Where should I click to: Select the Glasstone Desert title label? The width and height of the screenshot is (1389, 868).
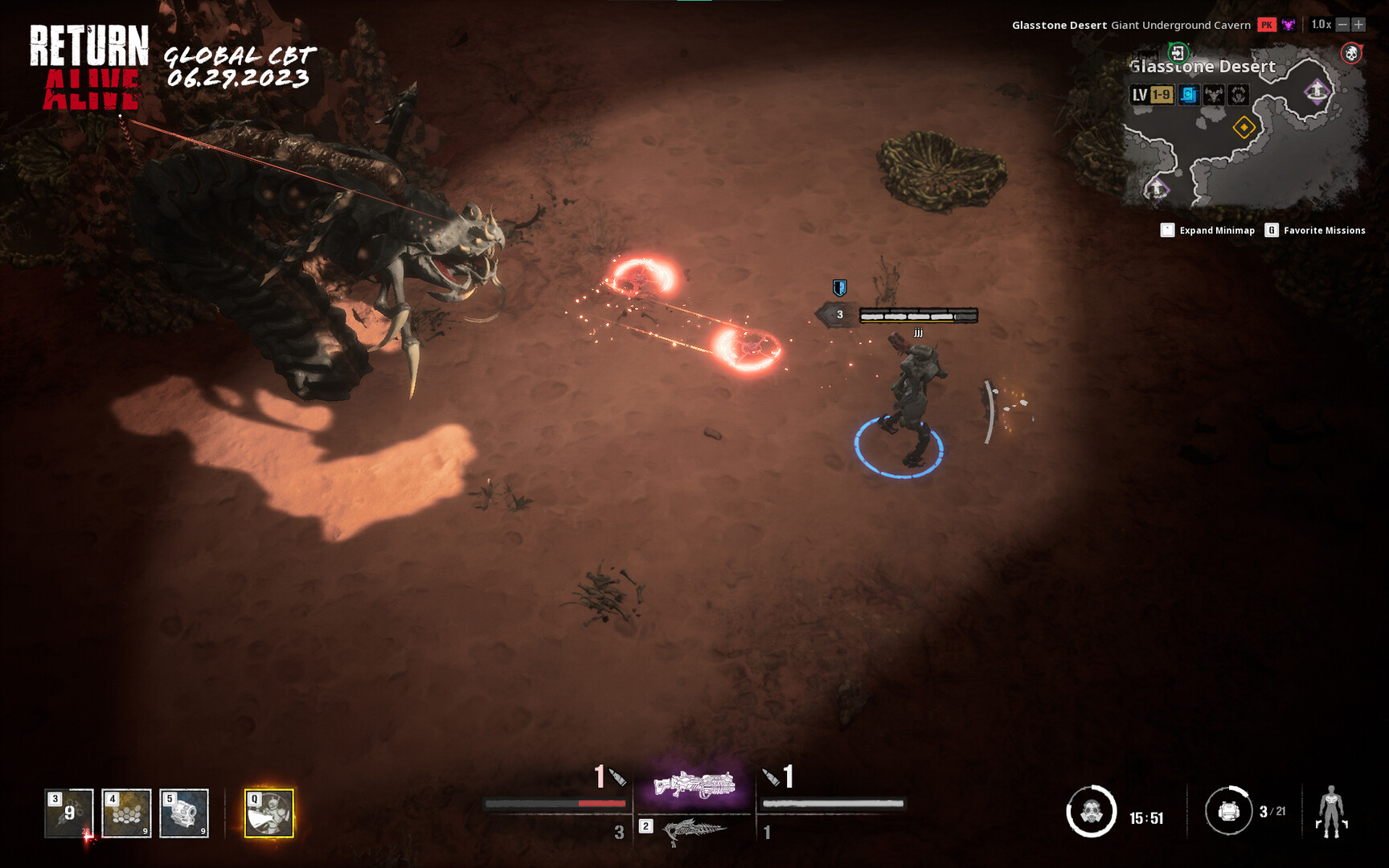(x=1203, y=66)
